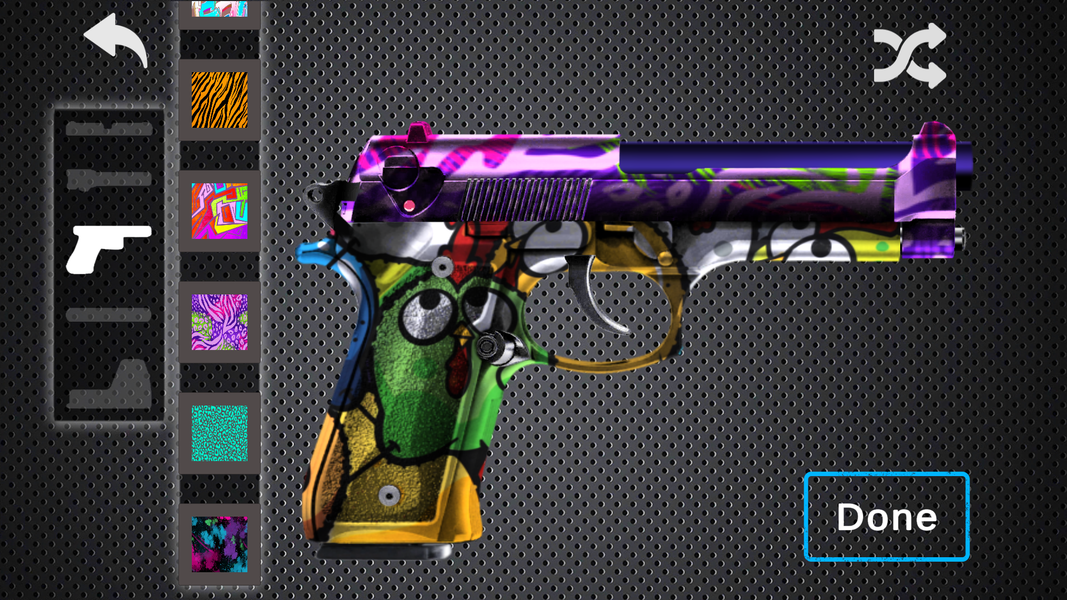Go back with the curved arrow
Screen dimensions: 1067x600
coord(116,40)
